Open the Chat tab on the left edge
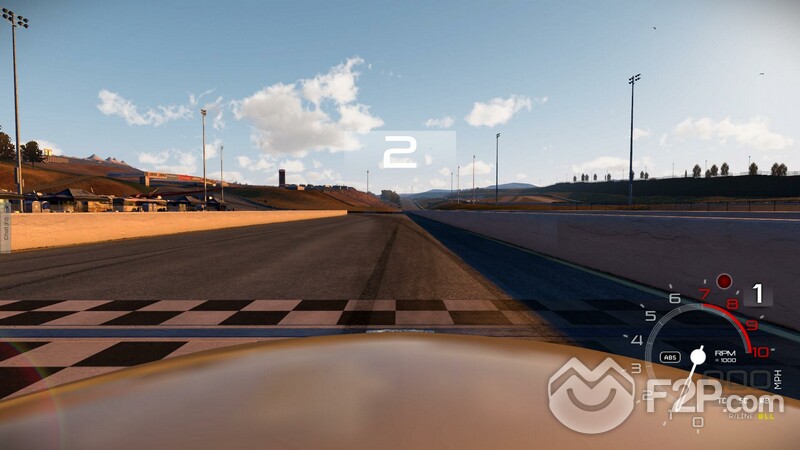 coord(5,226)
